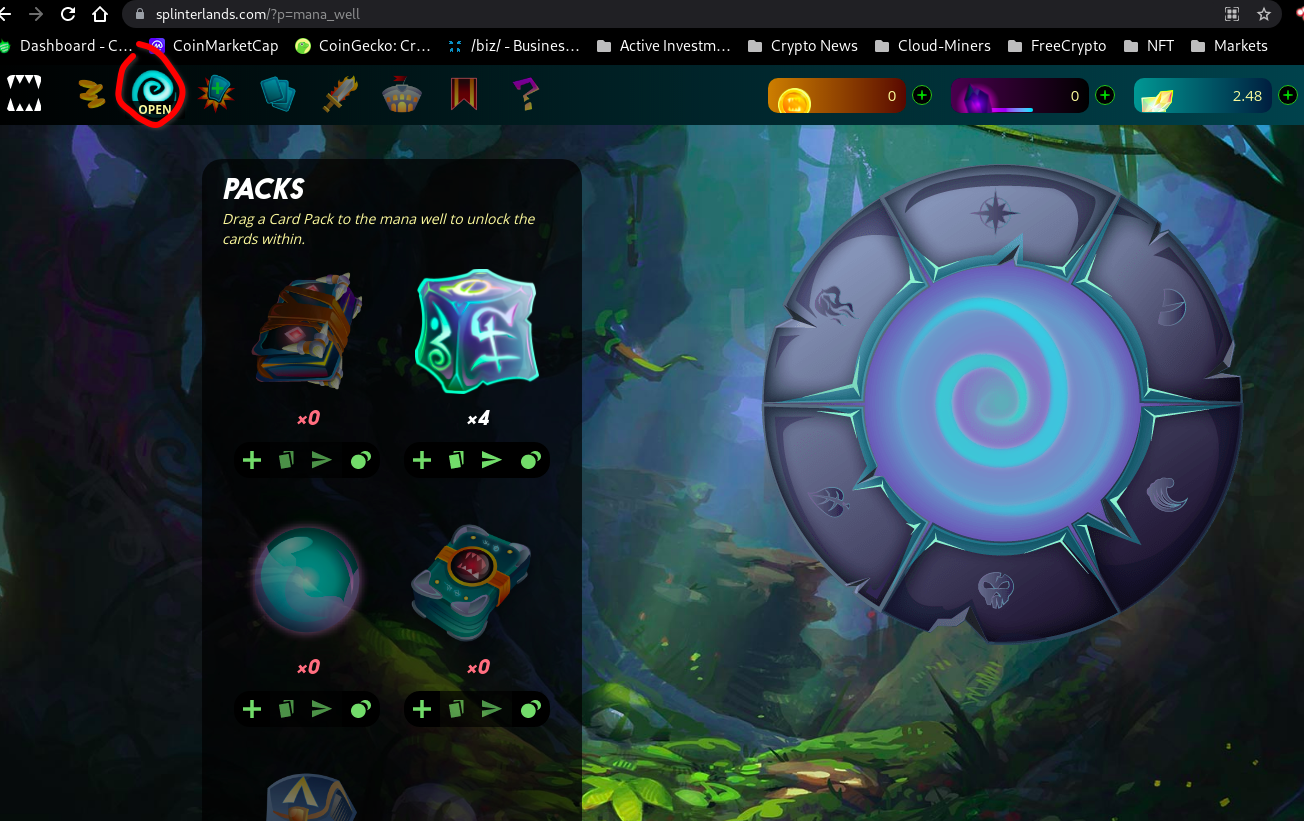Select the flaming sword battle icon
Screen dimensions: 1304x821
[340, 94]
